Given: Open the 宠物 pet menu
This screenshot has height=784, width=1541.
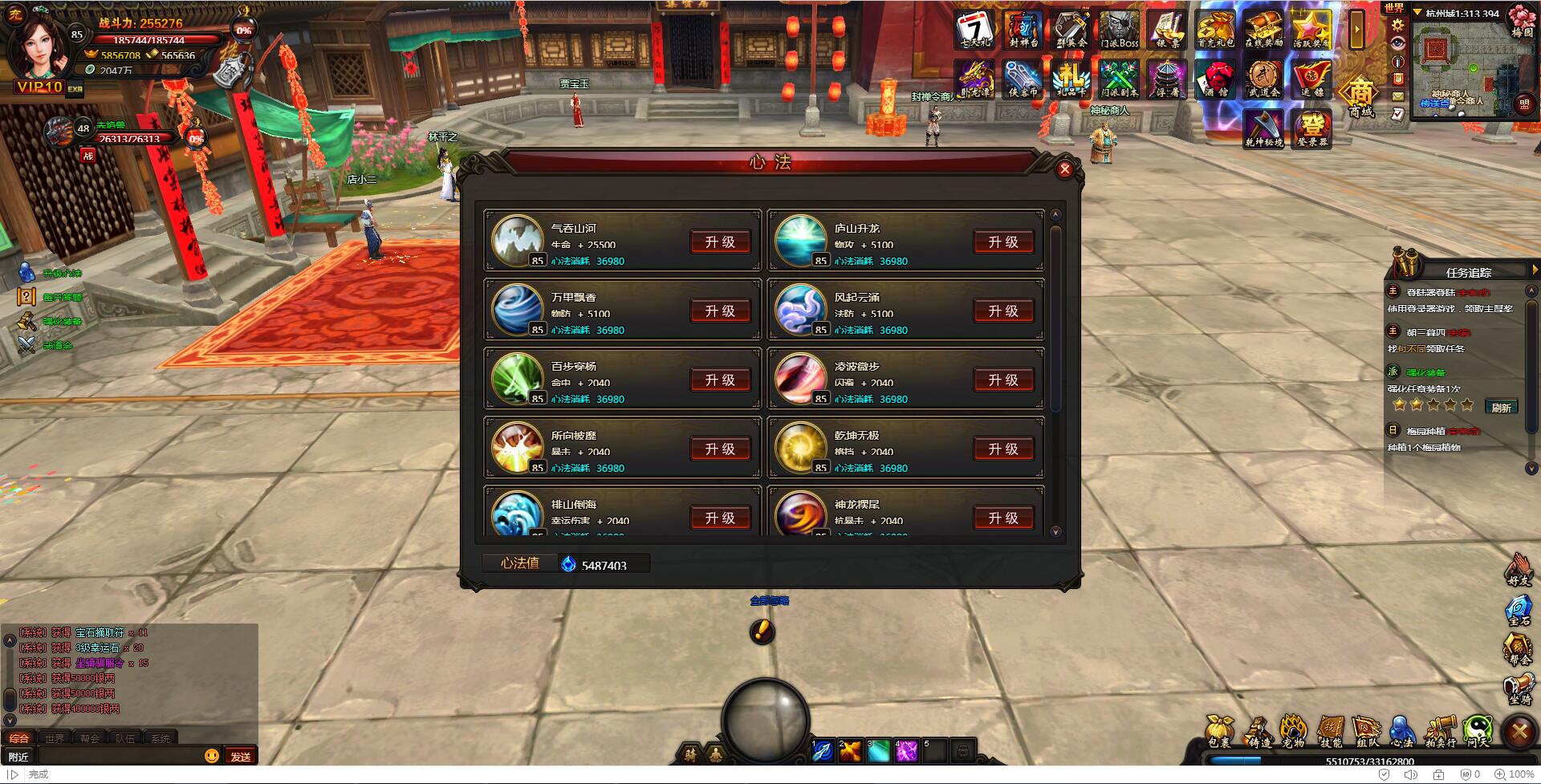Looking at the screenshot, I should click(1292, 730).
